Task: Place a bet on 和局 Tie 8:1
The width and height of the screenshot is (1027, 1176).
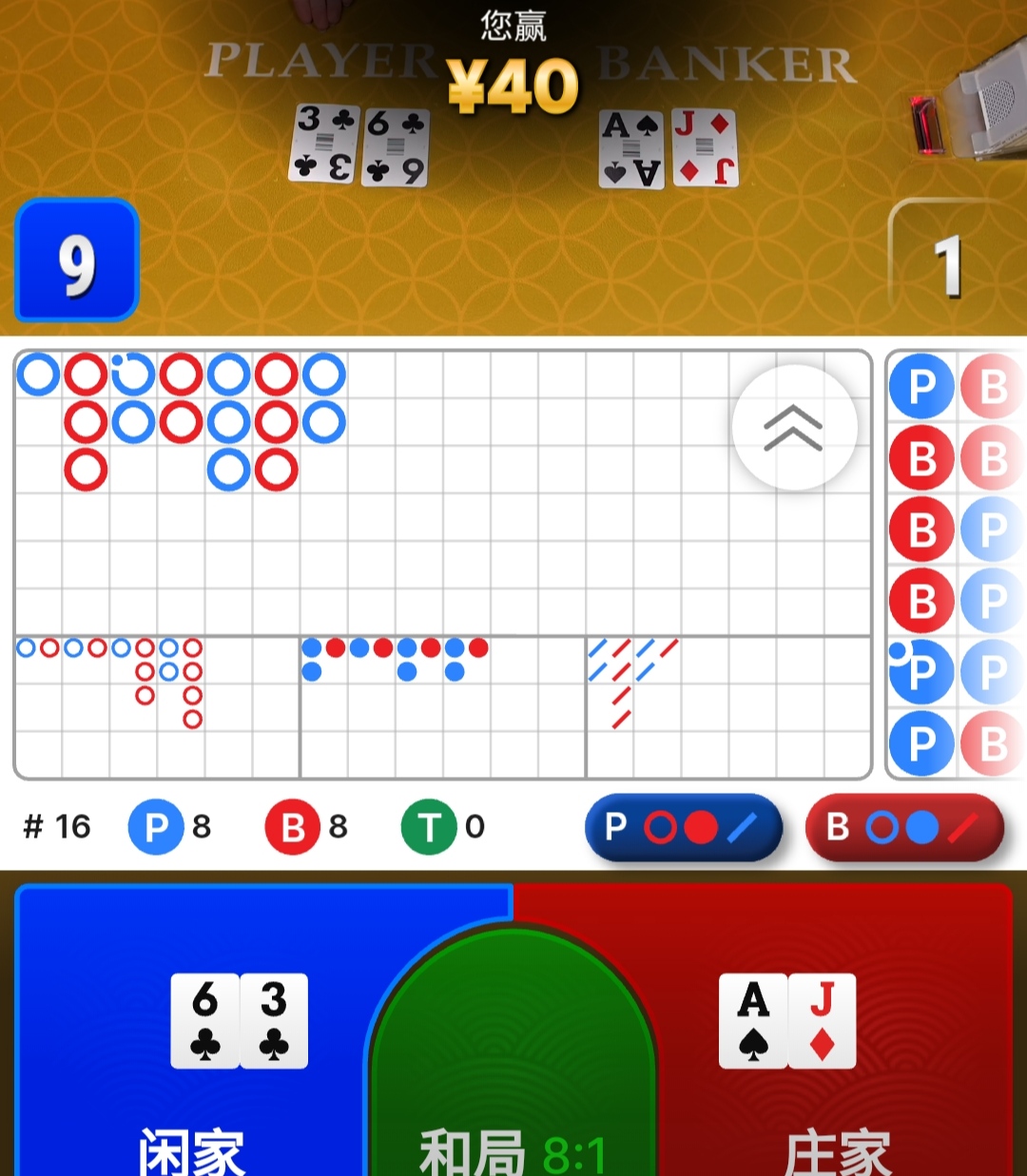Action: coord(512,1074)
